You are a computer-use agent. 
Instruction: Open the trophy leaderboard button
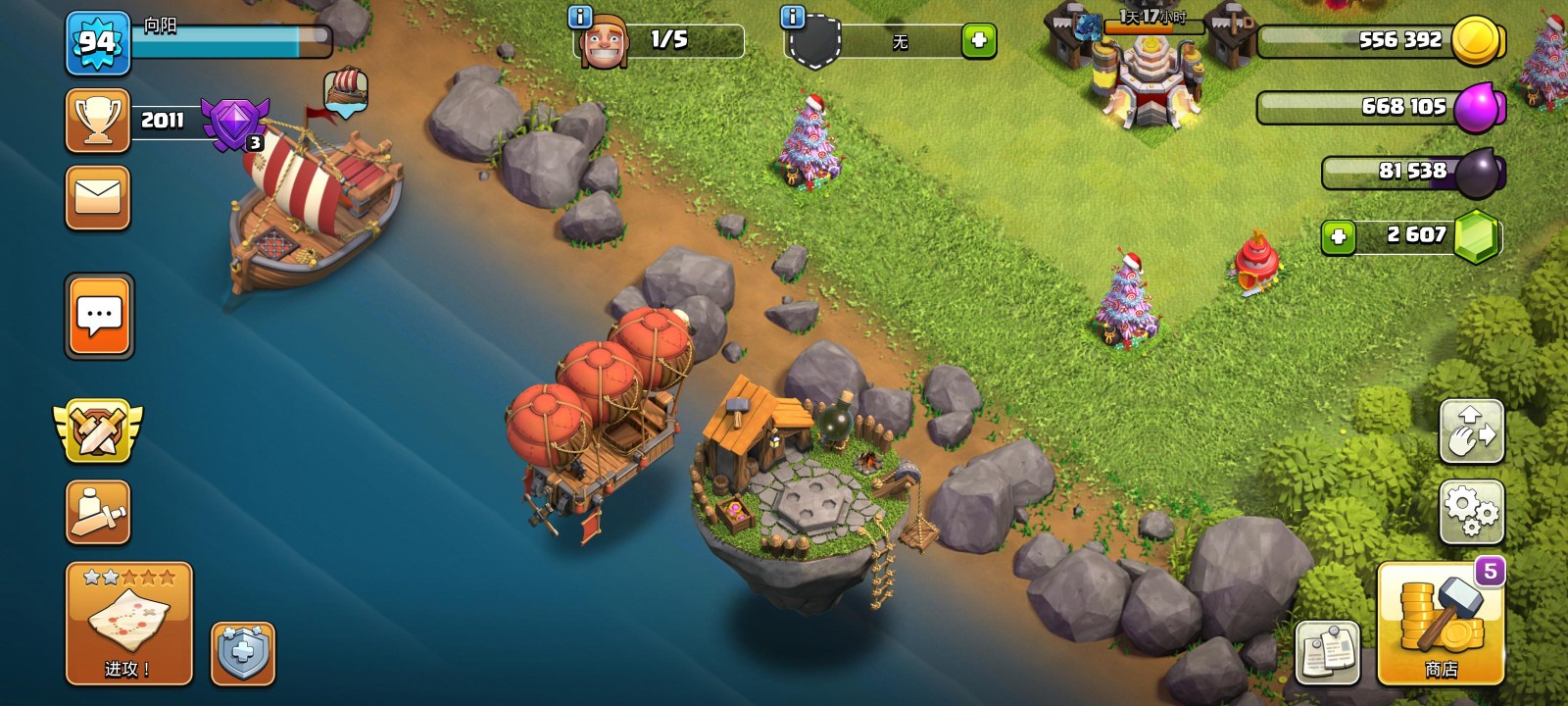97,121
